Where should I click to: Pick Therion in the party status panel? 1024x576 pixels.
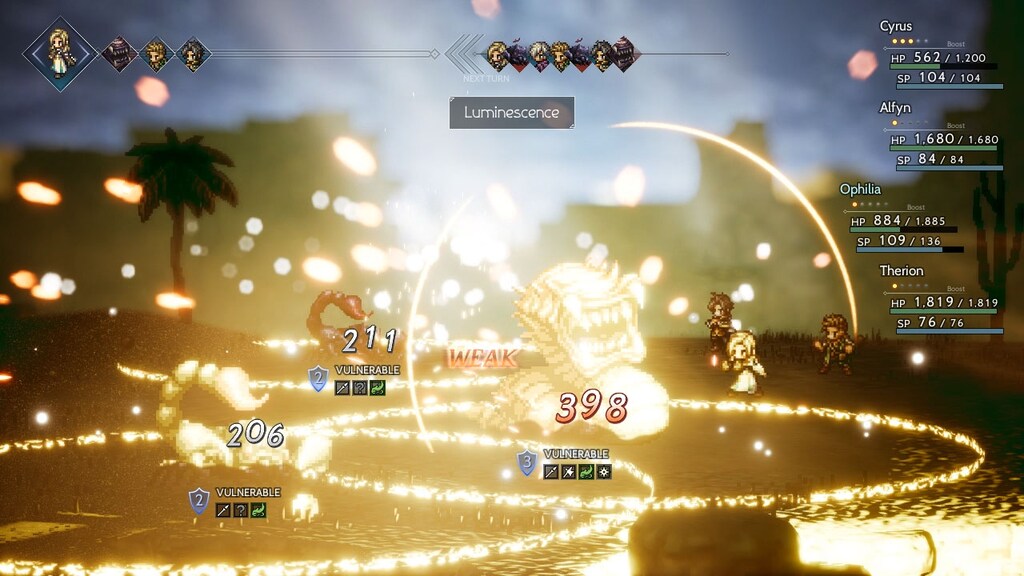pyautogui.click(x=940, y=302)
